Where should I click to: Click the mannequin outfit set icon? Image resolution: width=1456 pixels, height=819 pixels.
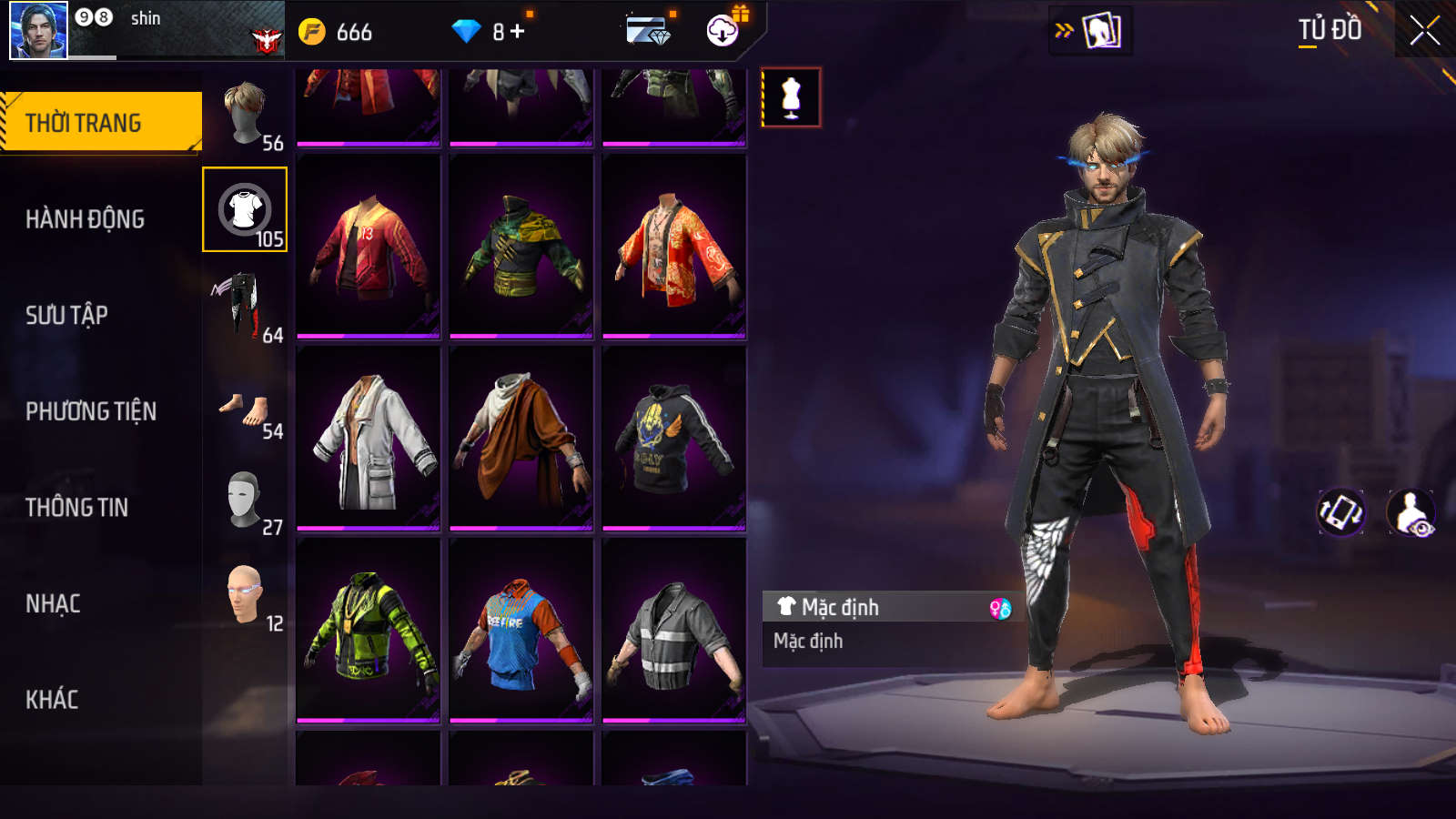point(791,97)
